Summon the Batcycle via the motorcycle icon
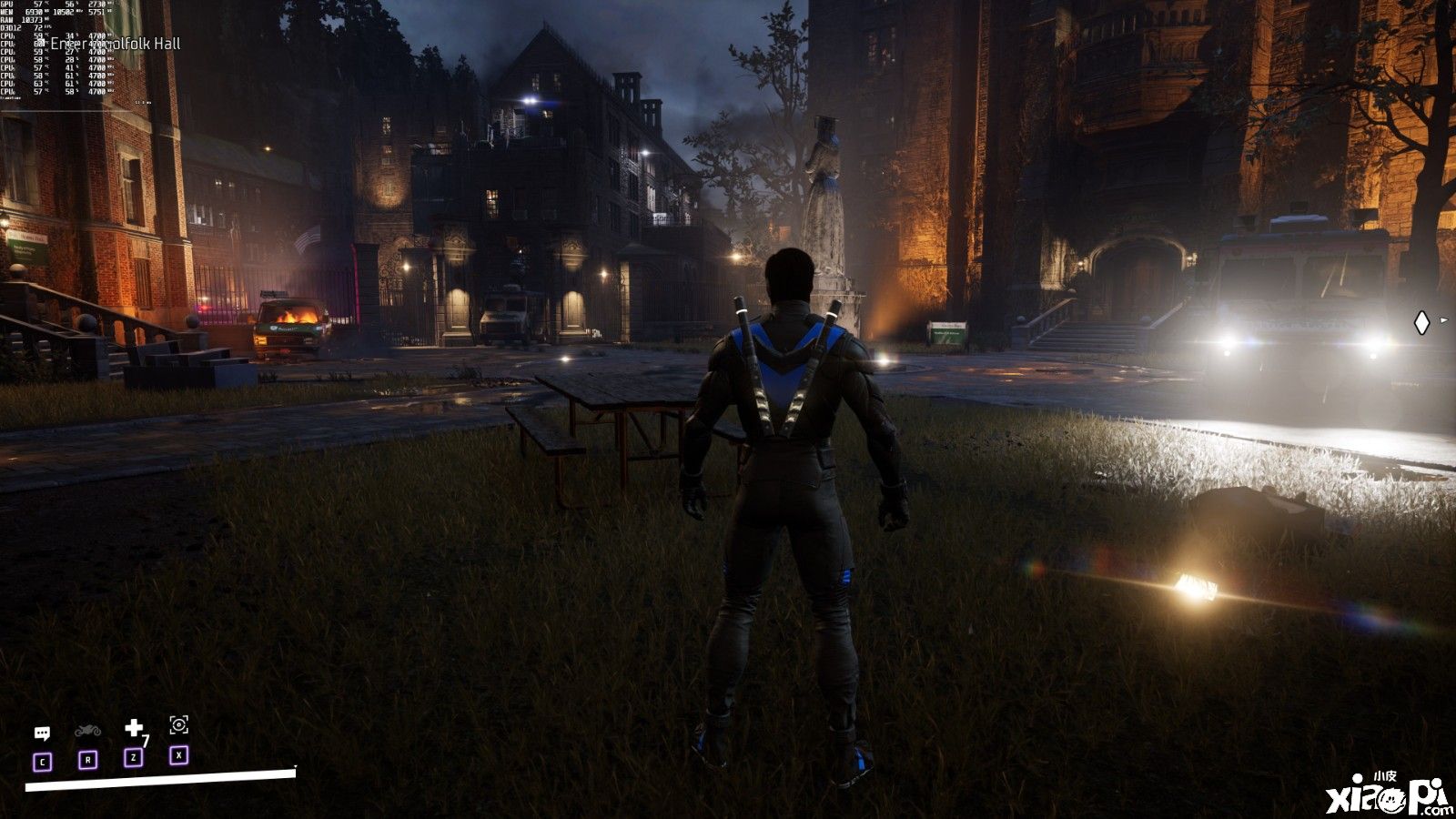Viewport: 1456px width, 819px height. [x=87, y=731]
